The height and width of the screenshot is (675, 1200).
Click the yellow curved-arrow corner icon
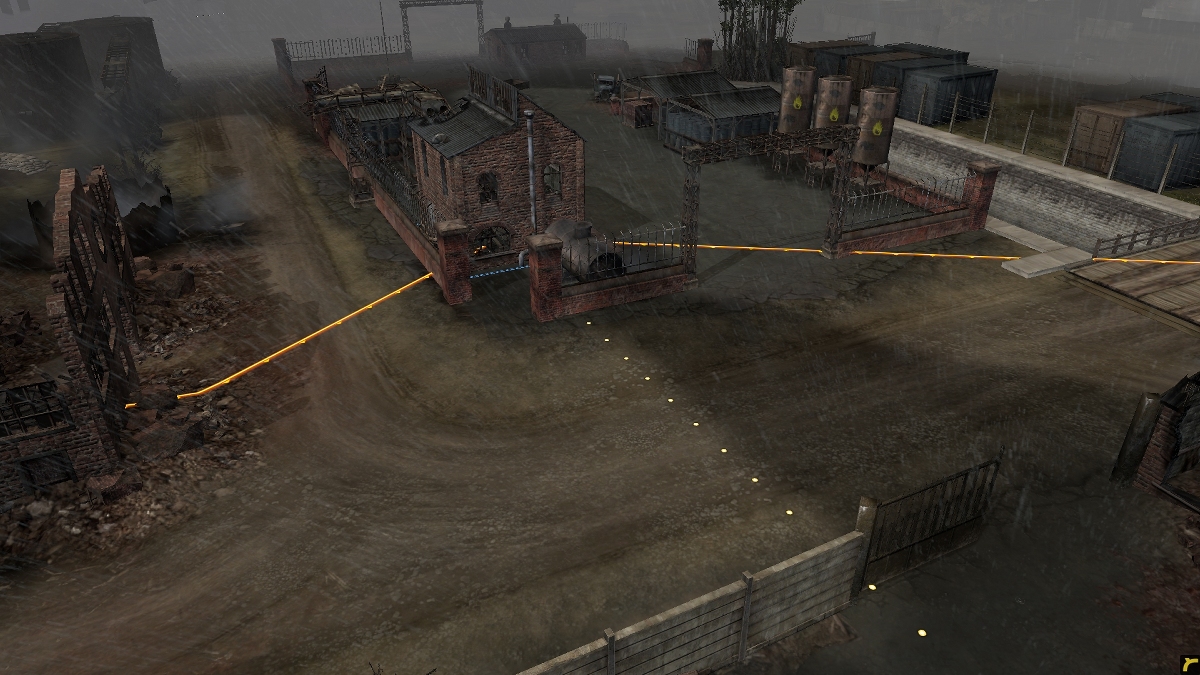click(1187, 663)
